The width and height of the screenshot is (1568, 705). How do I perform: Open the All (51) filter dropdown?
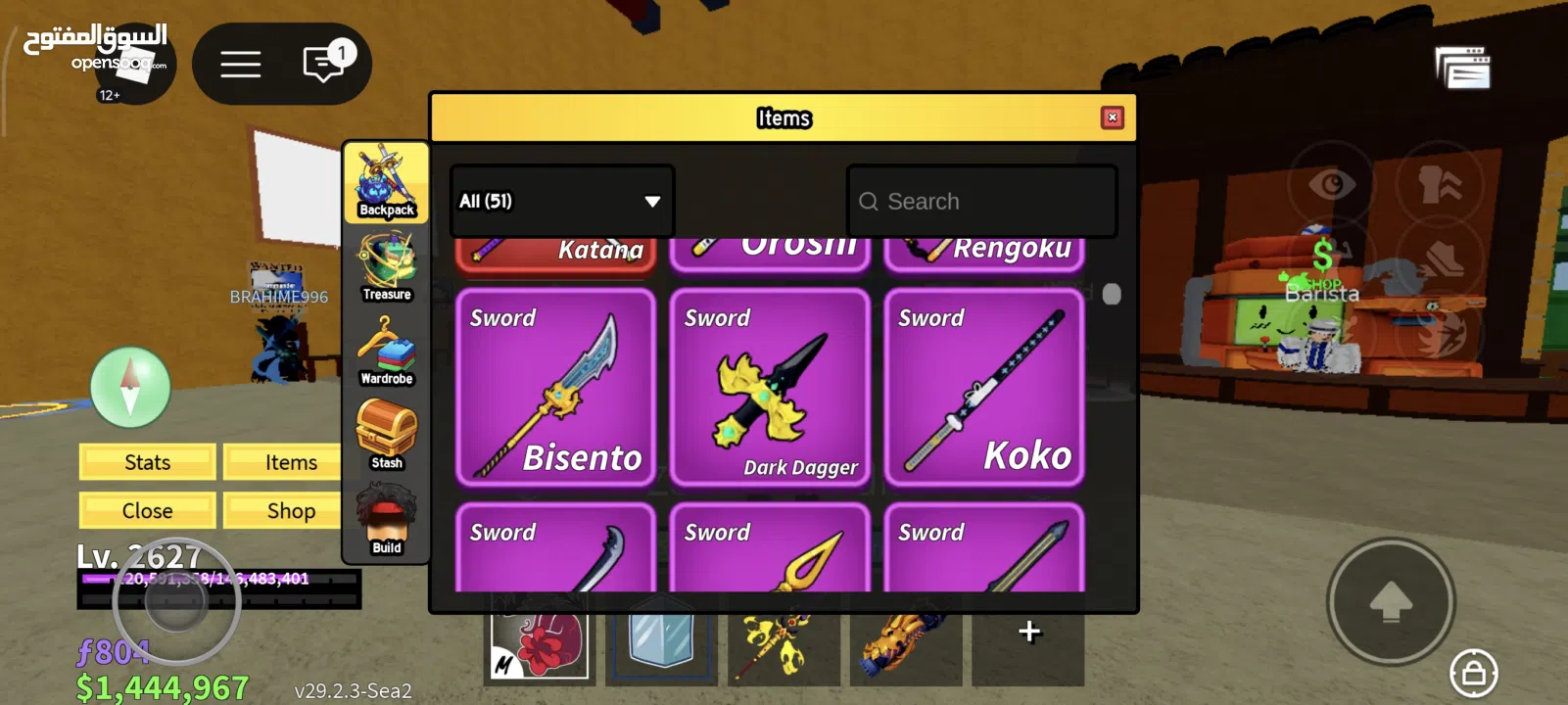point(561,201)
